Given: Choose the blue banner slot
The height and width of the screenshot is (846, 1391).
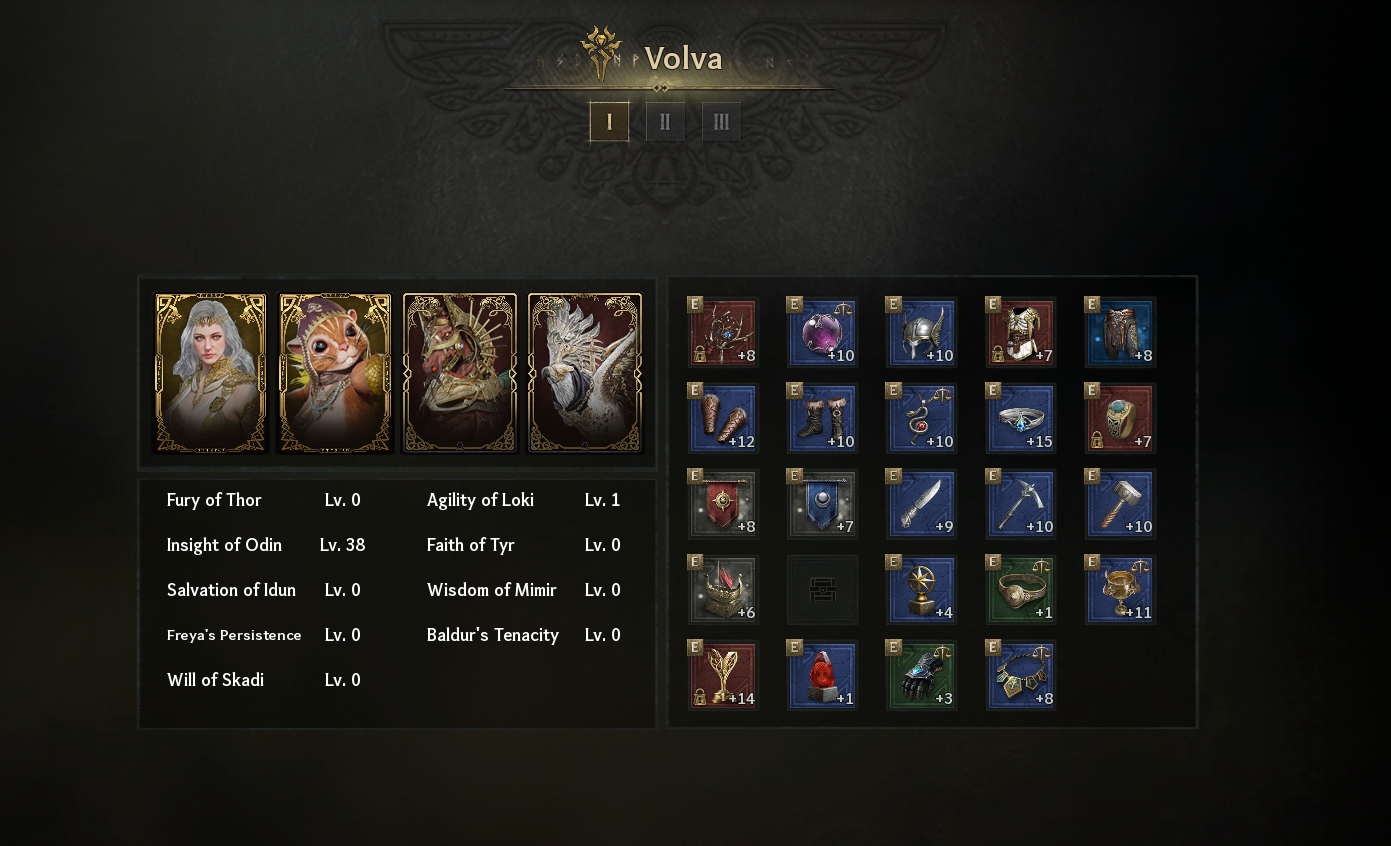Looking at the screenshot, I should (822, 504).
